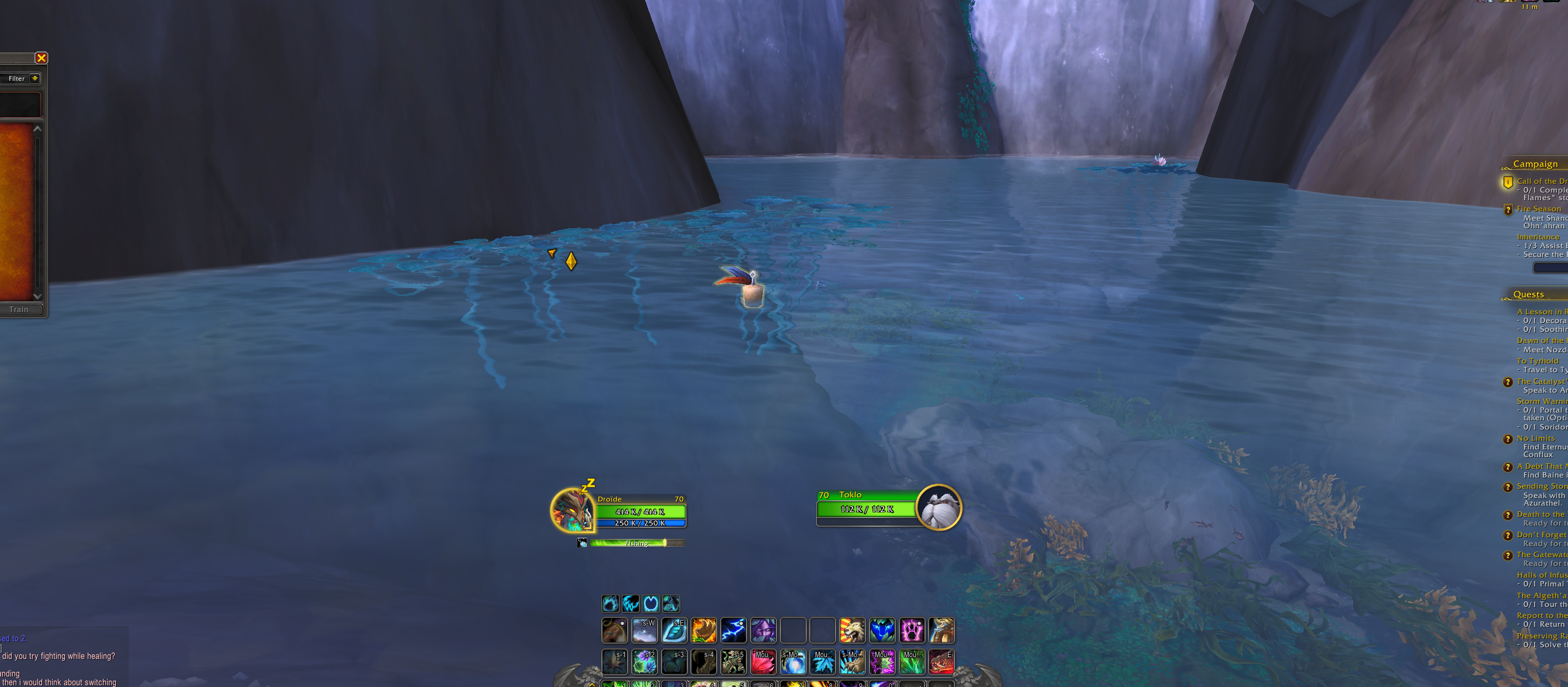Cast the stormy clouds spell

(x=644, y=630)
